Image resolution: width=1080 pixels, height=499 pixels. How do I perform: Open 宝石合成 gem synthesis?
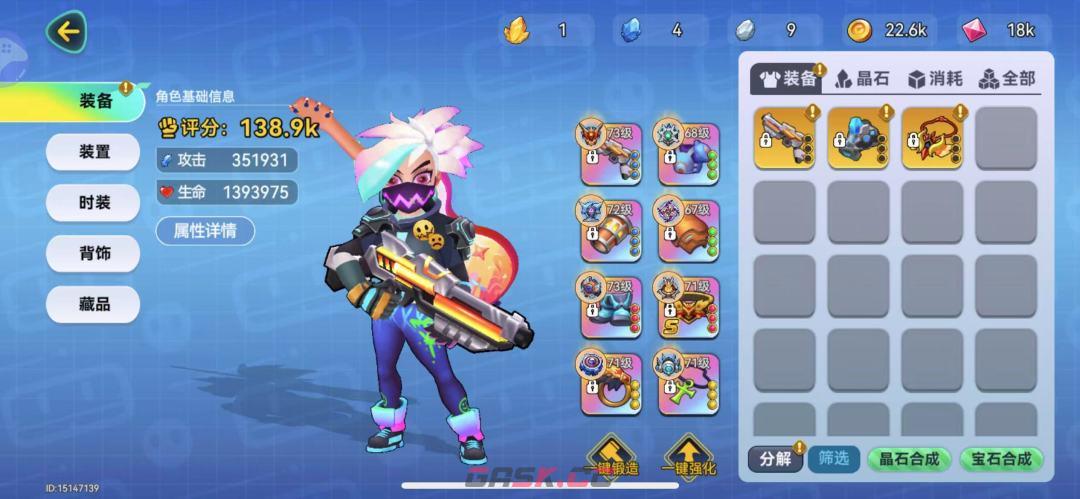click(x=1001, y=459)
